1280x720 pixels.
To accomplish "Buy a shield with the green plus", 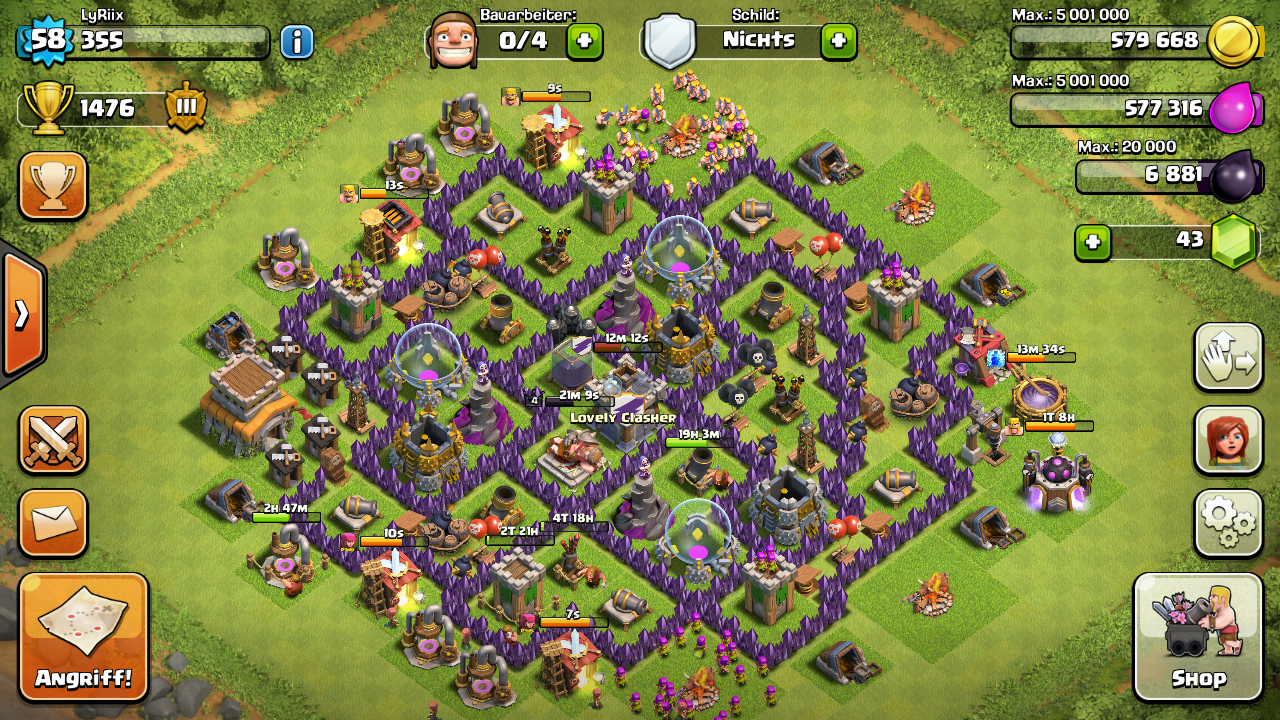I will [x=838, y=41].
